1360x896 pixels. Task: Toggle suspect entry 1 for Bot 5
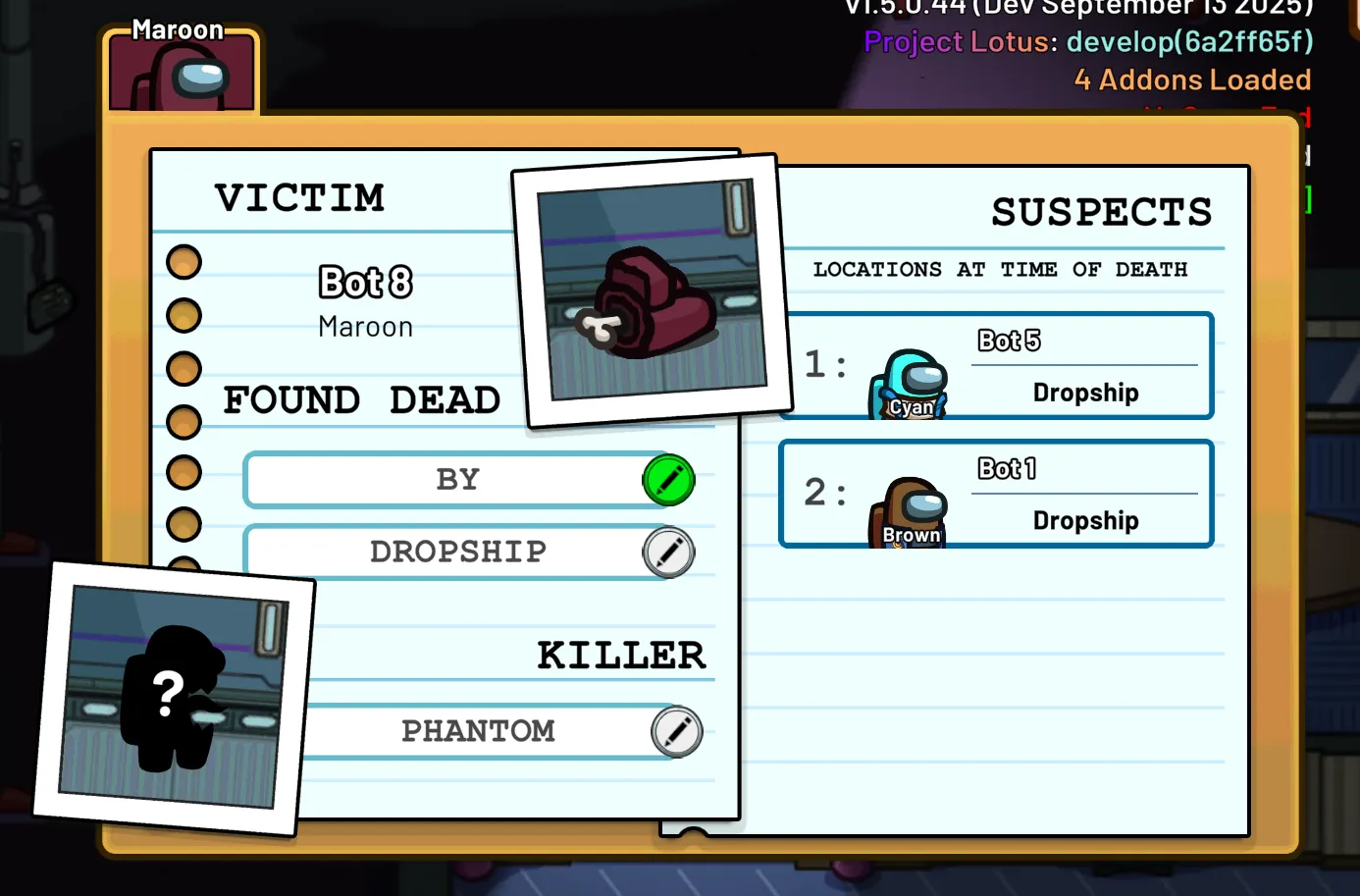pyautogui.click(x=996, y=365)
